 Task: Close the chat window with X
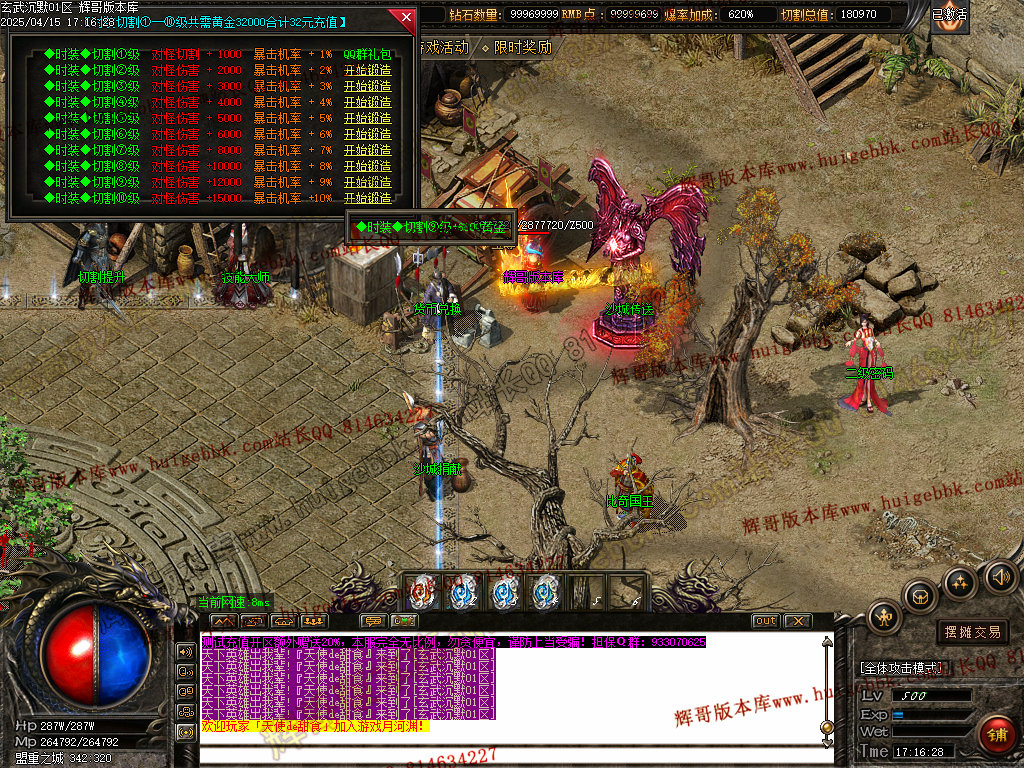pyautogui.click(x=797, y=621)
